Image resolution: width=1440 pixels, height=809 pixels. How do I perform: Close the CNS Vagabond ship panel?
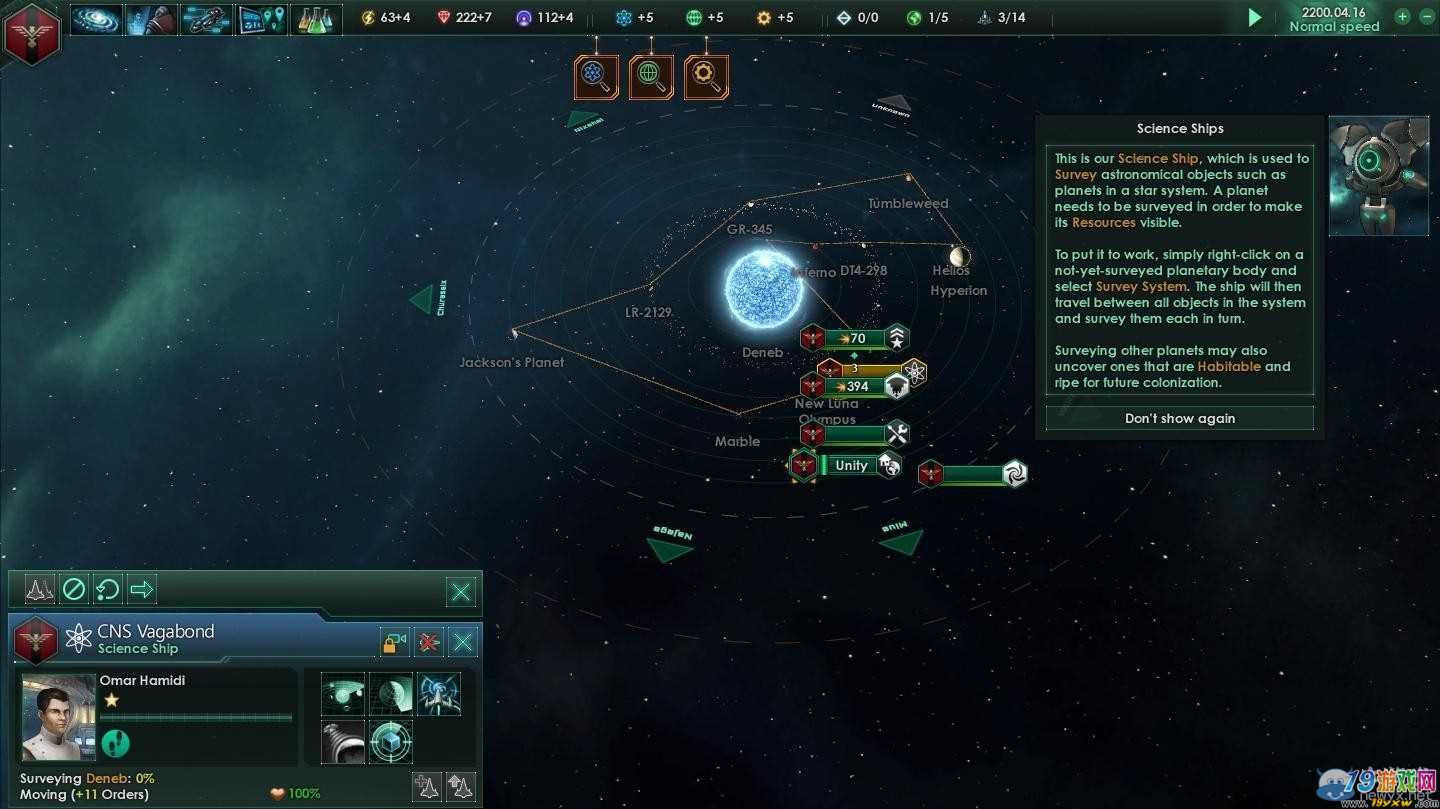click(x=462, y=642)
